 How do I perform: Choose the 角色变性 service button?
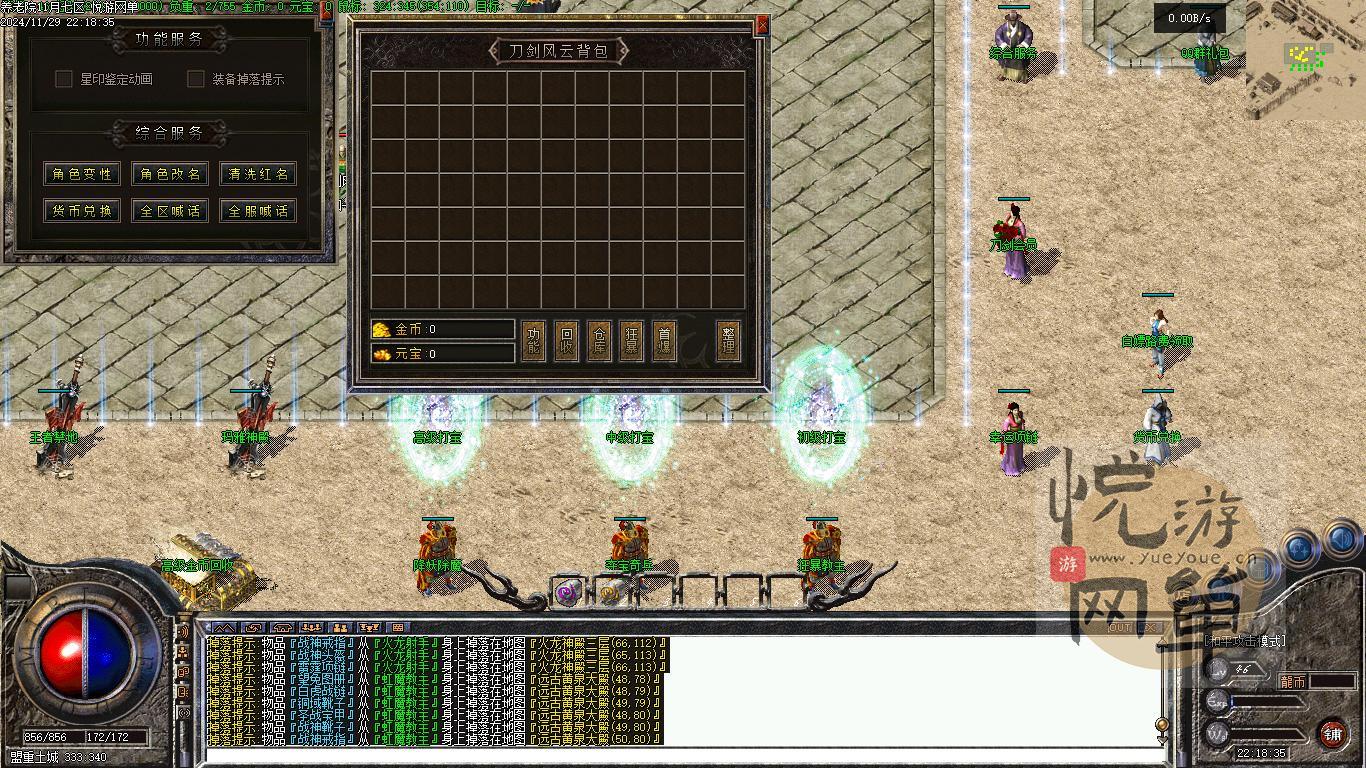pyautogui.click(x=82, y=174)
